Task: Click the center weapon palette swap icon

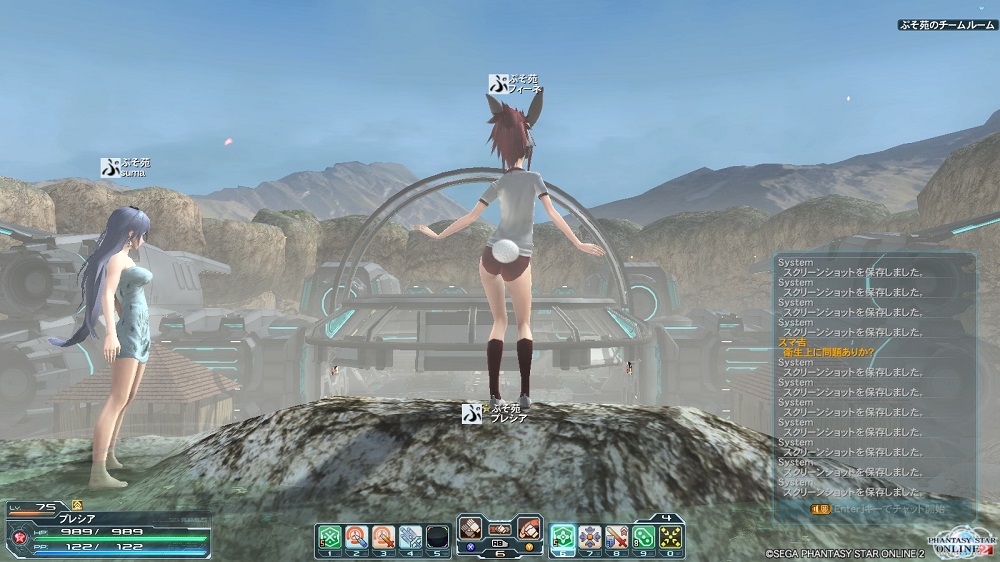Action: [500, 528]
